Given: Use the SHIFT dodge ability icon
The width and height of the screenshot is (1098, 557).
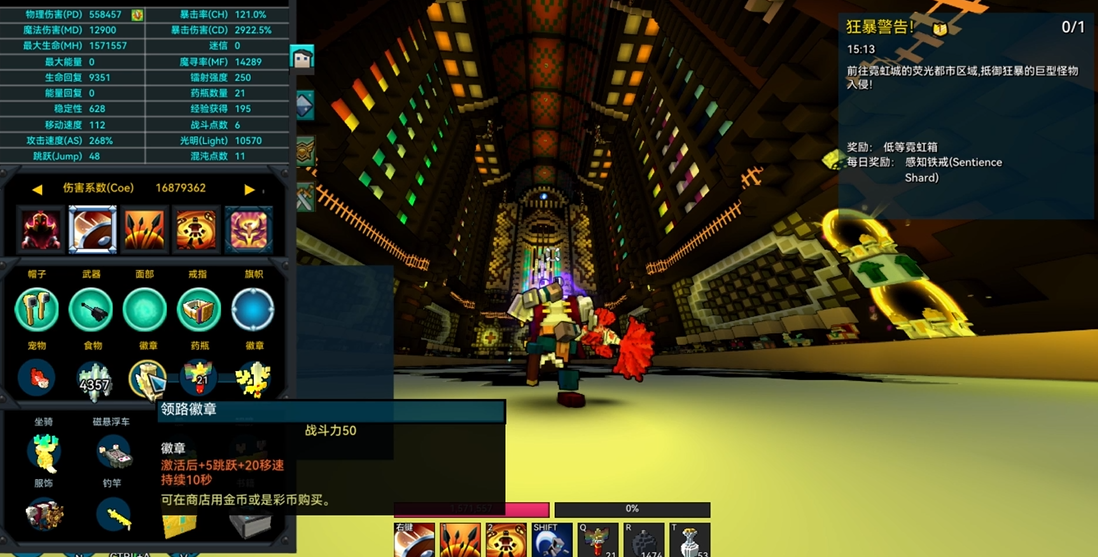Looking at the screenshot, I should click(x=551, y=540).
